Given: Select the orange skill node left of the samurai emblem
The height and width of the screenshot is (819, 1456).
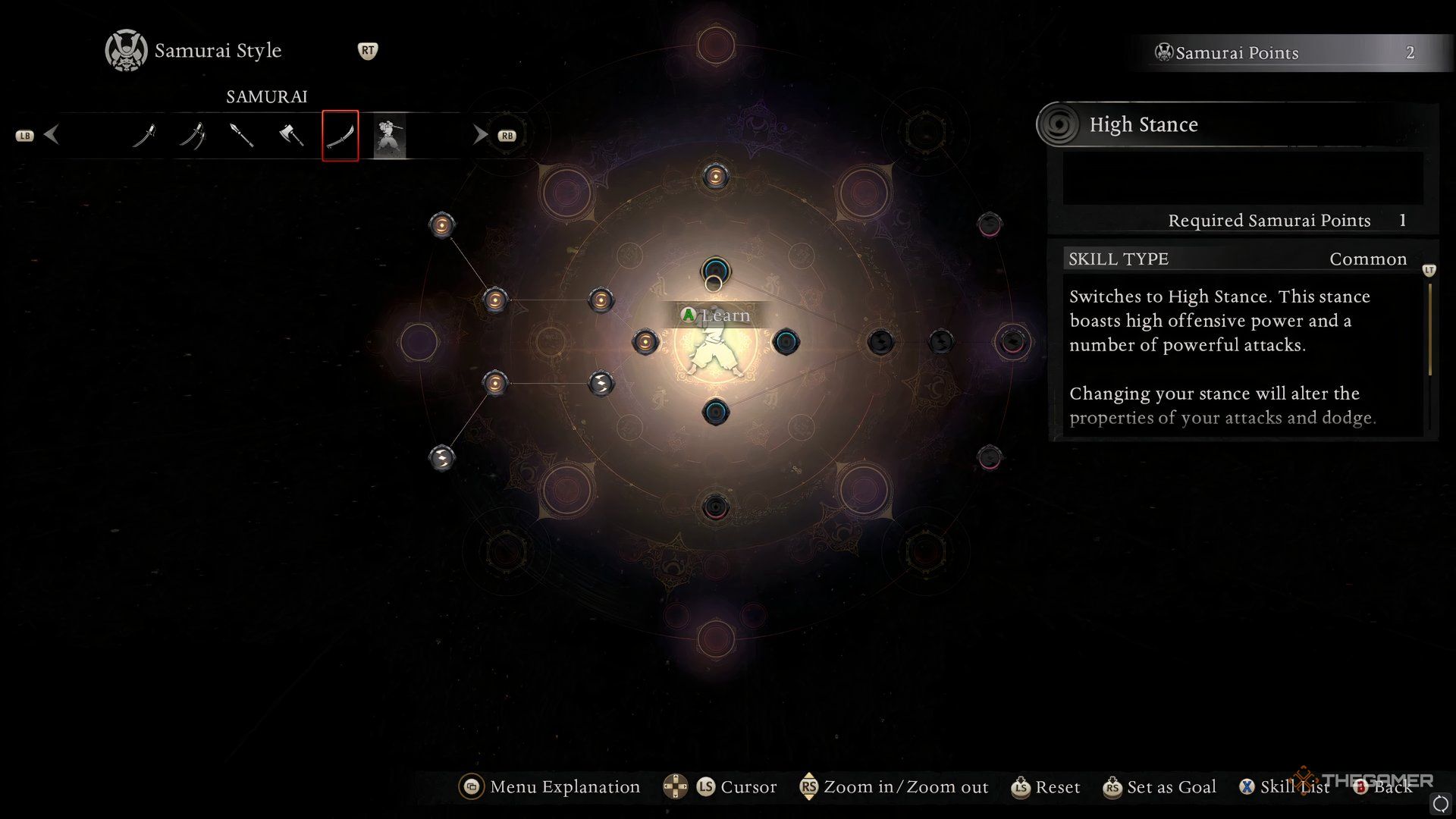Looking at the screenshot, I should coord(645,341).
